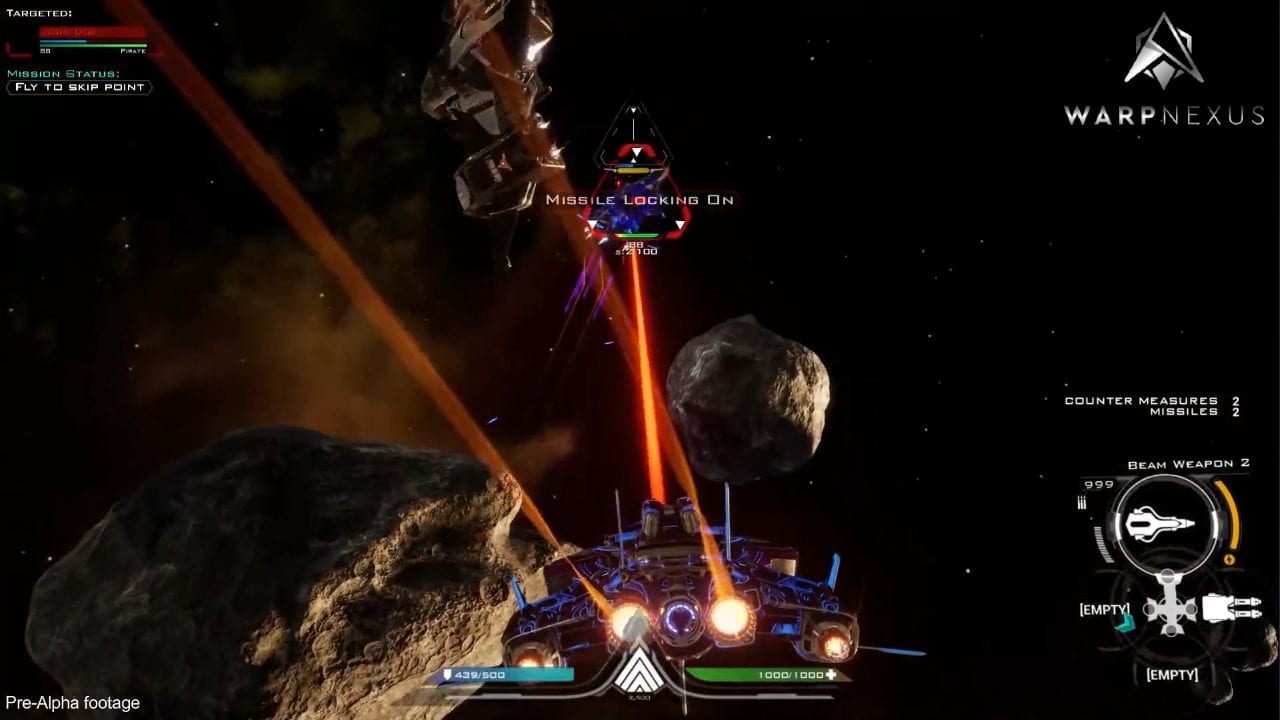Click the cross-shaped weapon selector hub
This screenshot has height=720, width=1280.
[1170, 607]
